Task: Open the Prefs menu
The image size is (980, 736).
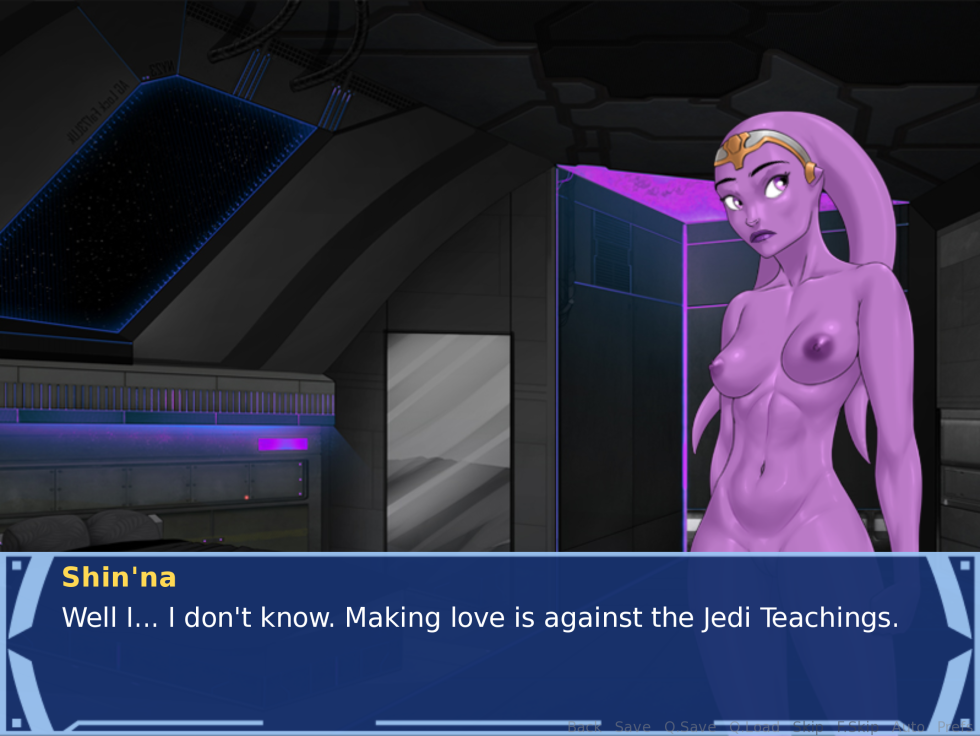Action: tap(954, 727)
